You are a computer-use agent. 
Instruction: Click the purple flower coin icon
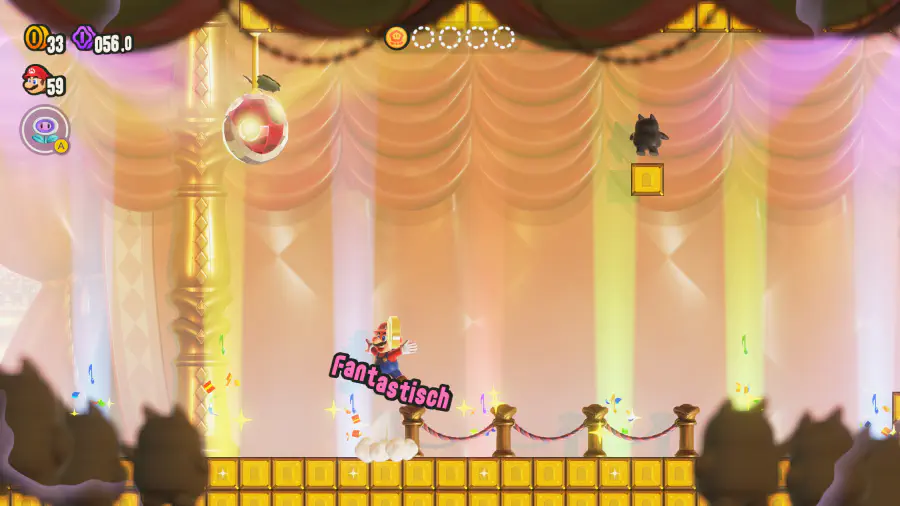[x=82, y=39]
